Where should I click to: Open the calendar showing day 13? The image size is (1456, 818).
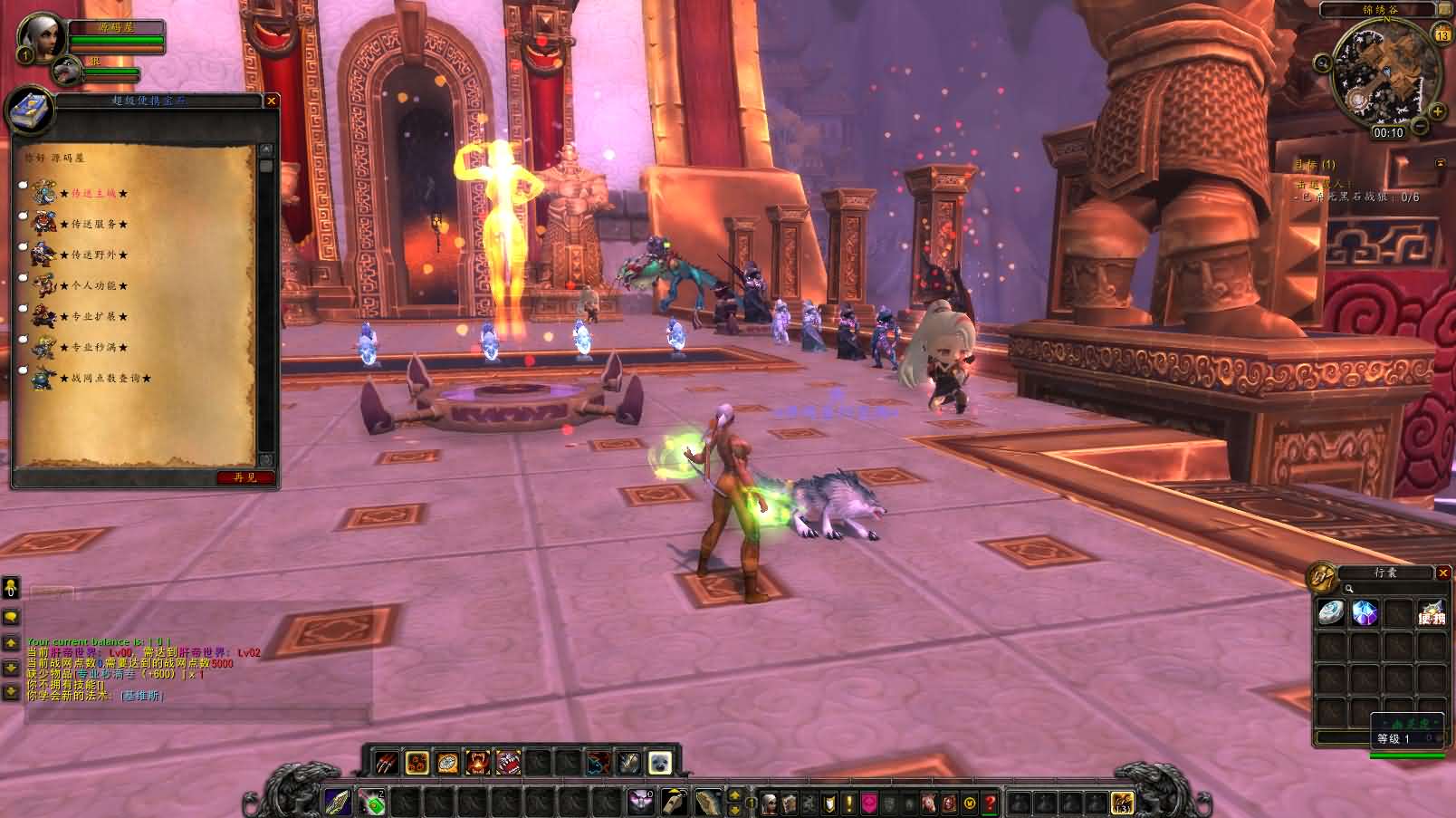coord(1442,34)
